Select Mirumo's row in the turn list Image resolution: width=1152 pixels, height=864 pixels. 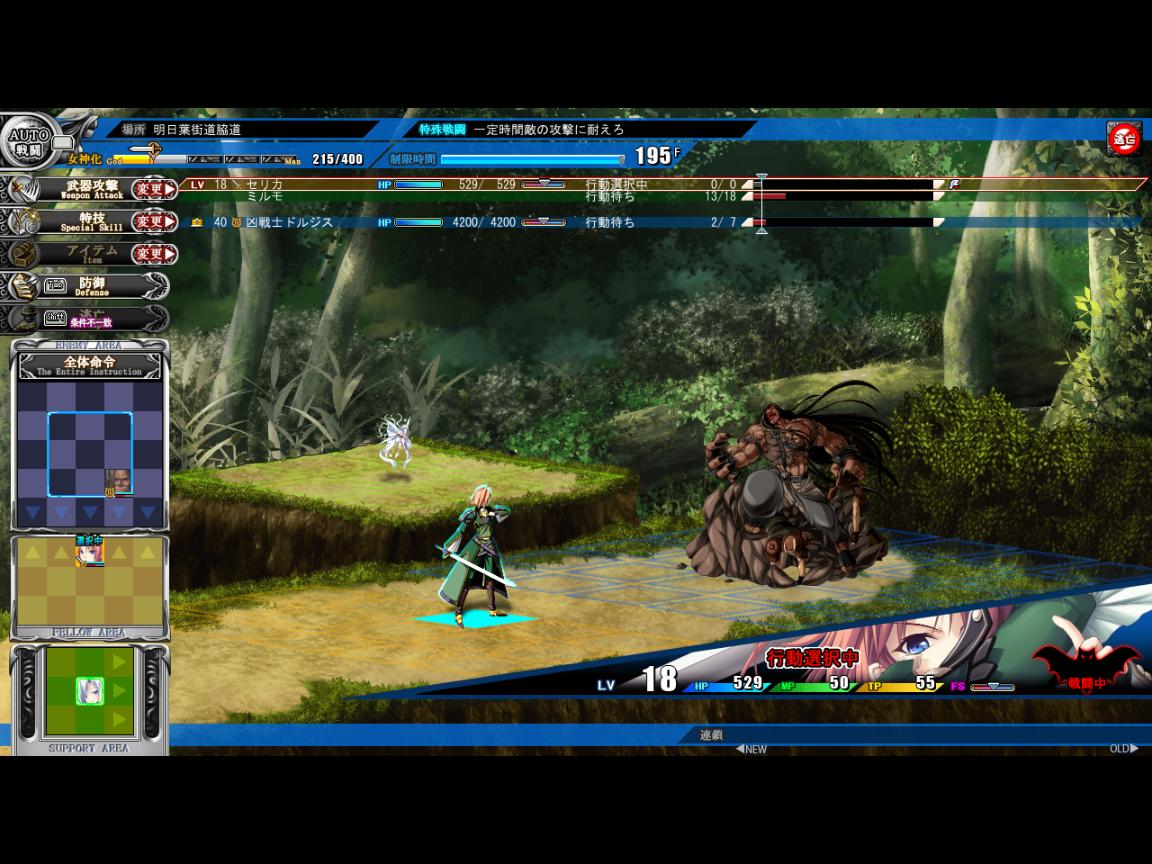400,197
